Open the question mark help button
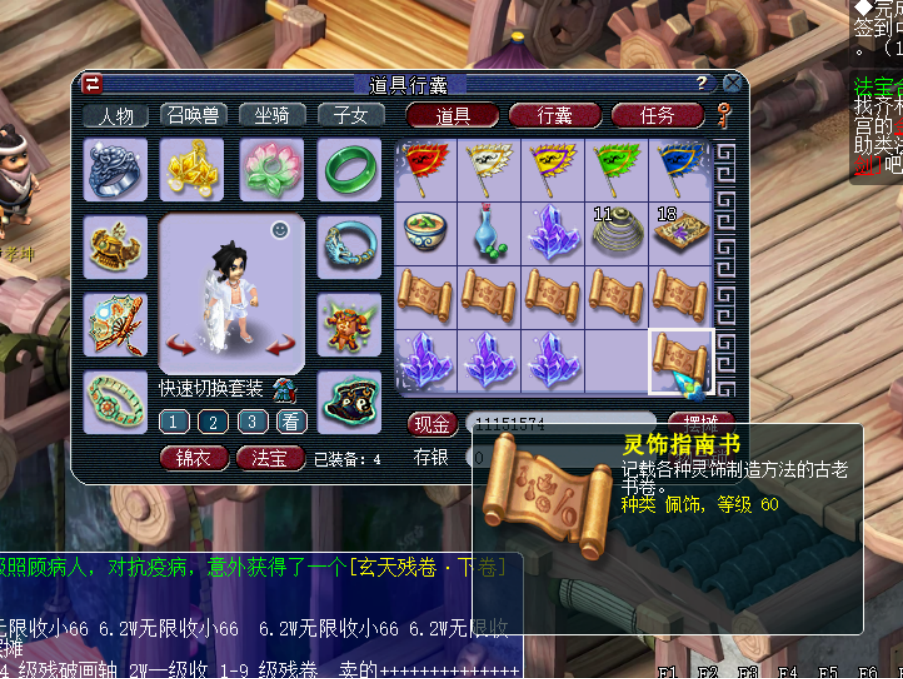Image resolution: width=903 pixels, height=679 pixels. [702, 83]
